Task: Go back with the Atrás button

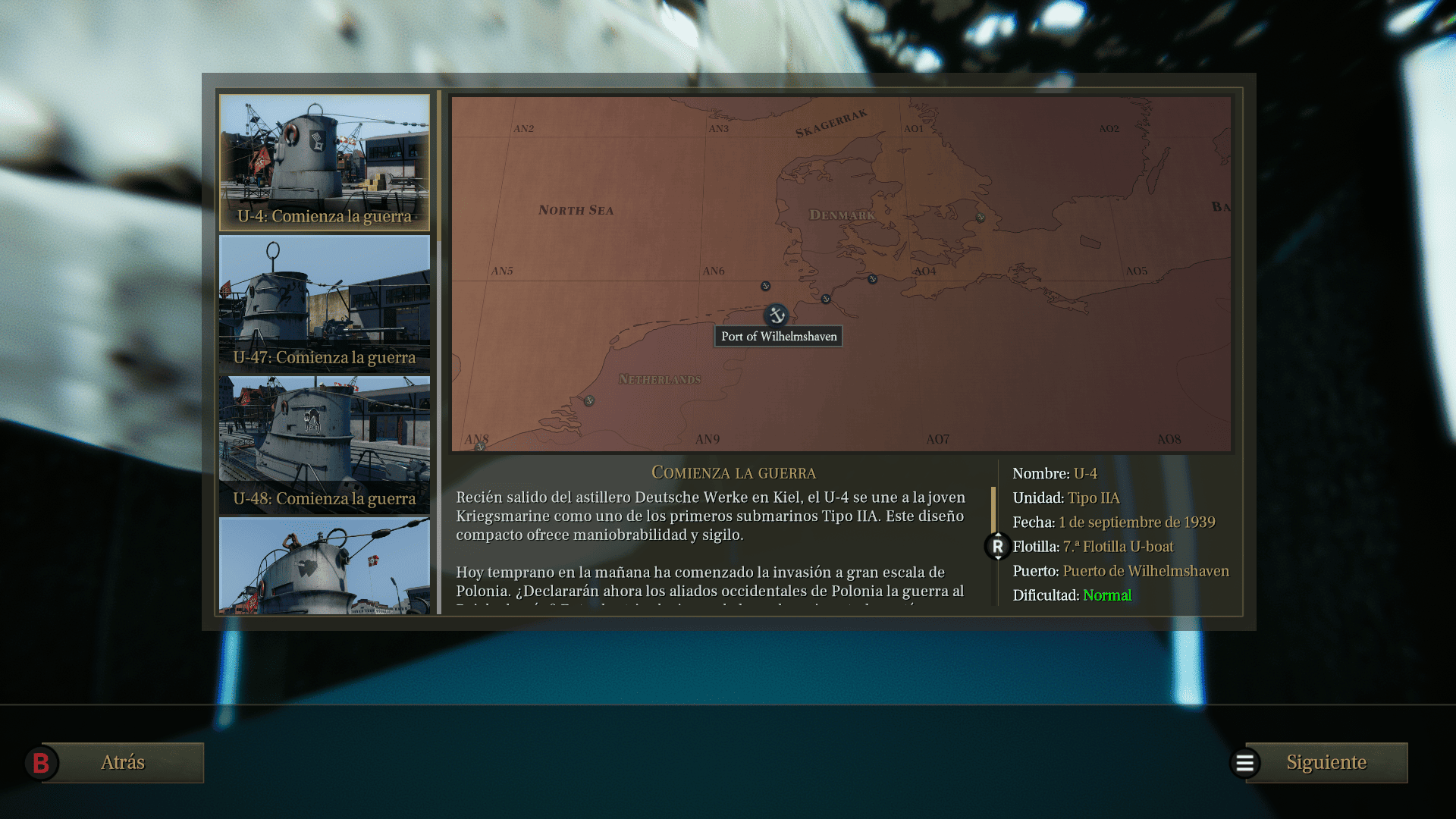Action: 122,762
